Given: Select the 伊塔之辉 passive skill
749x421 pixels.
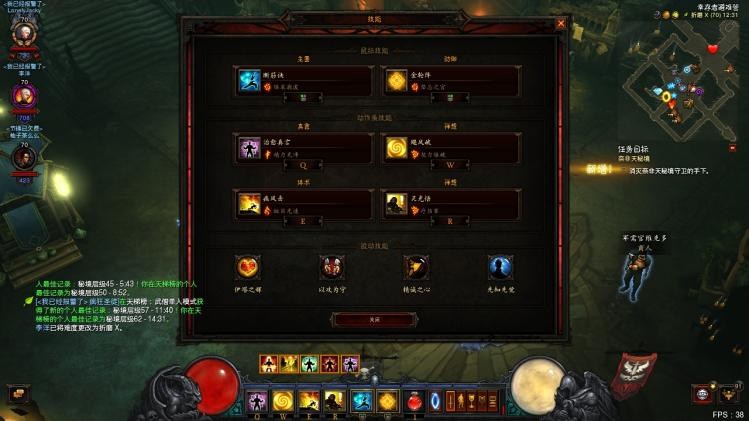Looking at the screenshot, I should (248, 268).
